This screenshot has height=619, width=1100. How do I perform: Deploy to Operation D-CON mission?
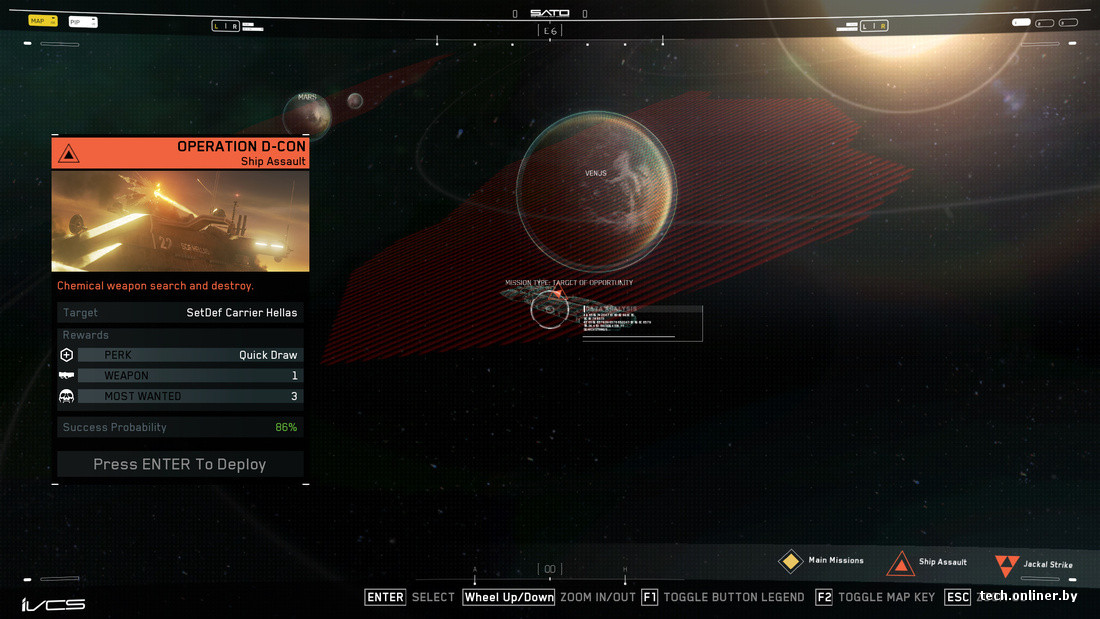coord(180,464)
